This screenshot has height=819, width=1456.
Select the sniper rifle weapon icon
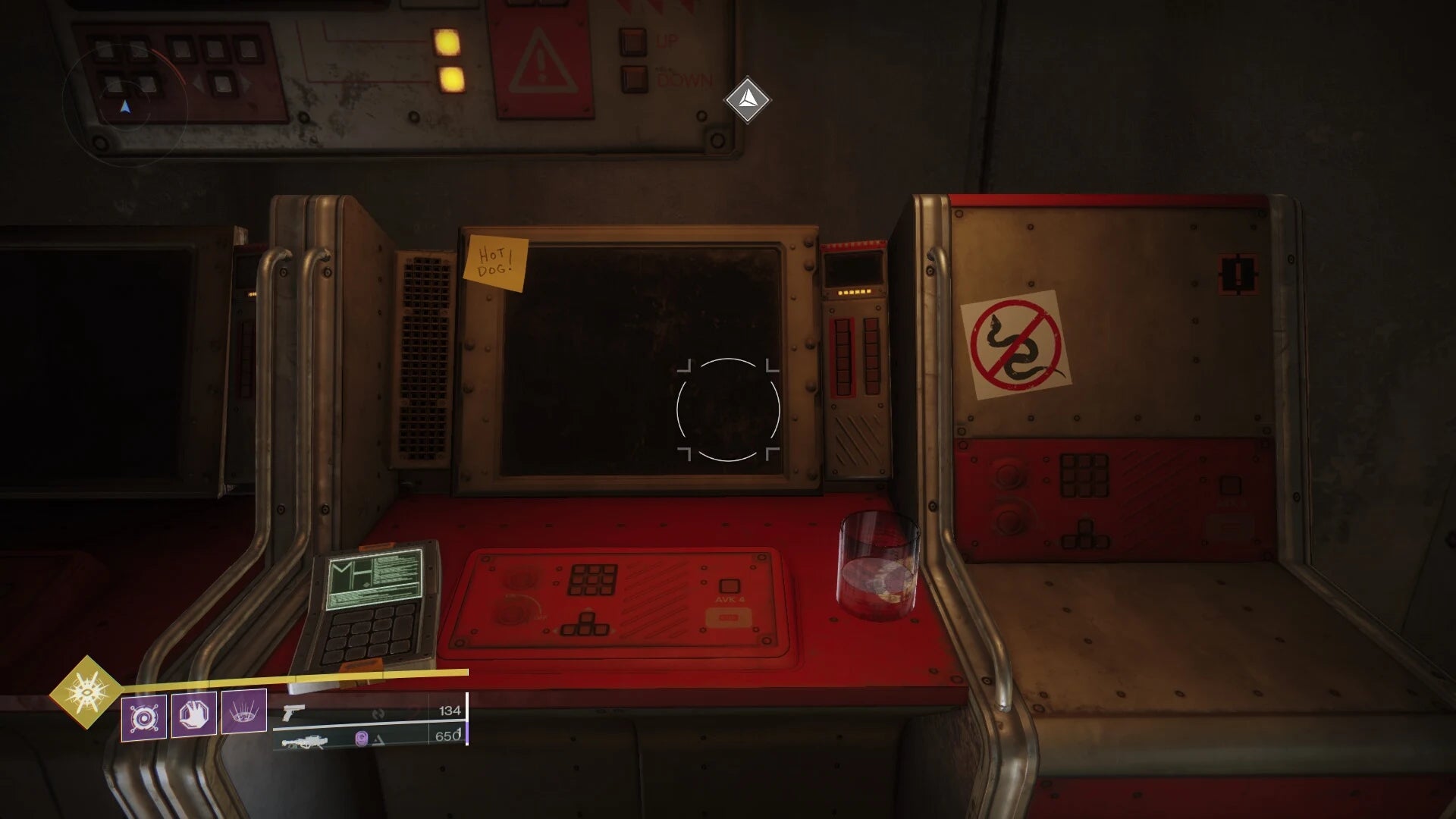306,743
